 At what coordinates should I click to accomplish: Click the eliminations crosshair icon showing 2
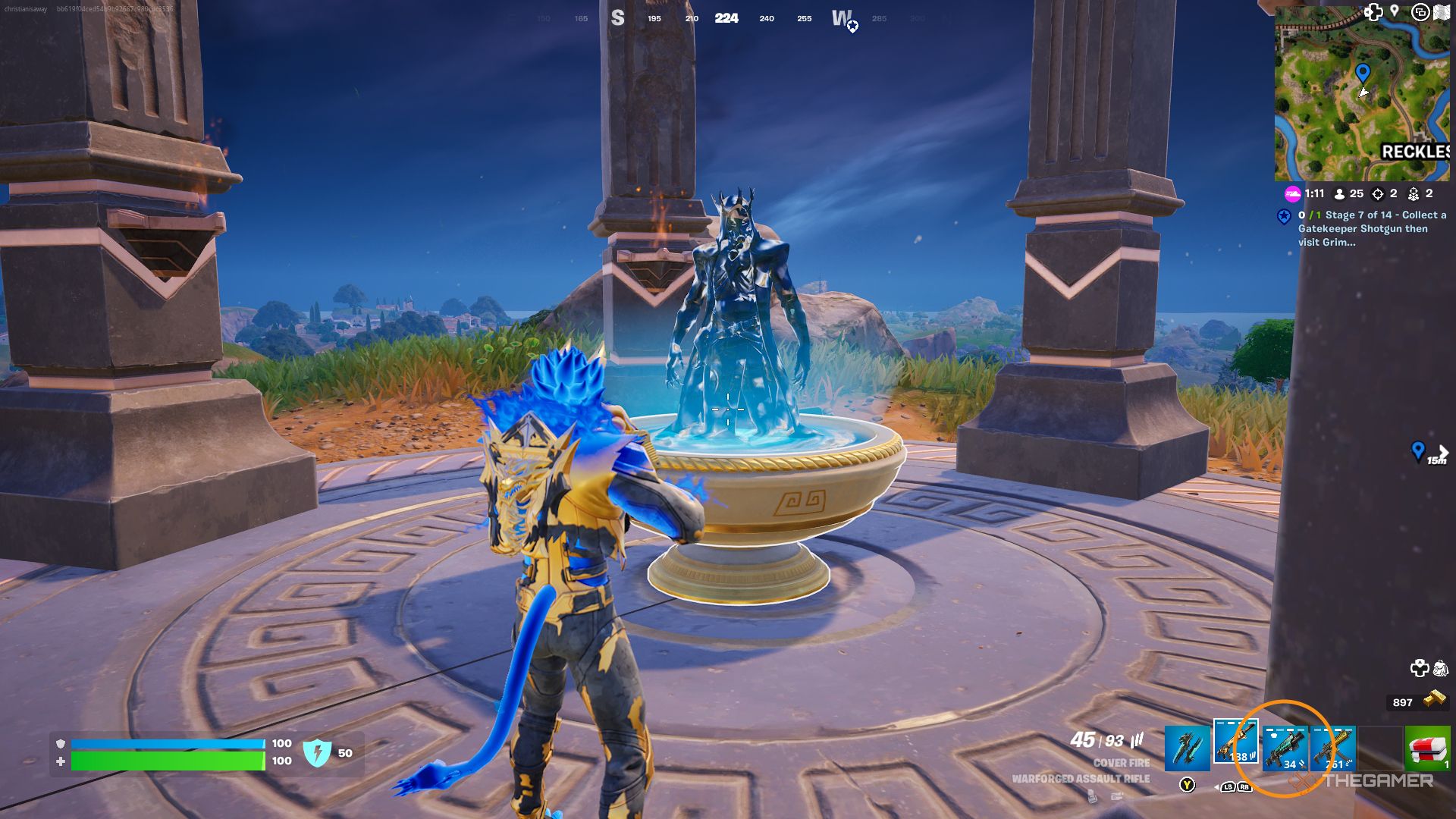click(x=1379, y=194)
